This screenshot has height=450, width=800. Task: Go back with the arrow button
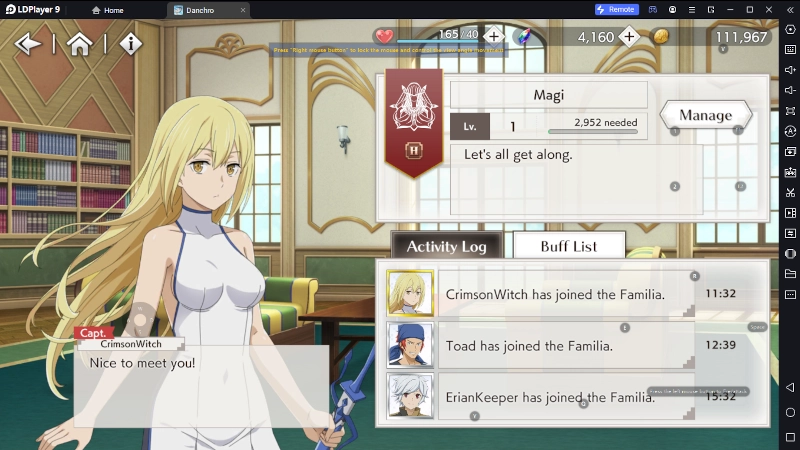pyautogui.click(x=28, y=44)
